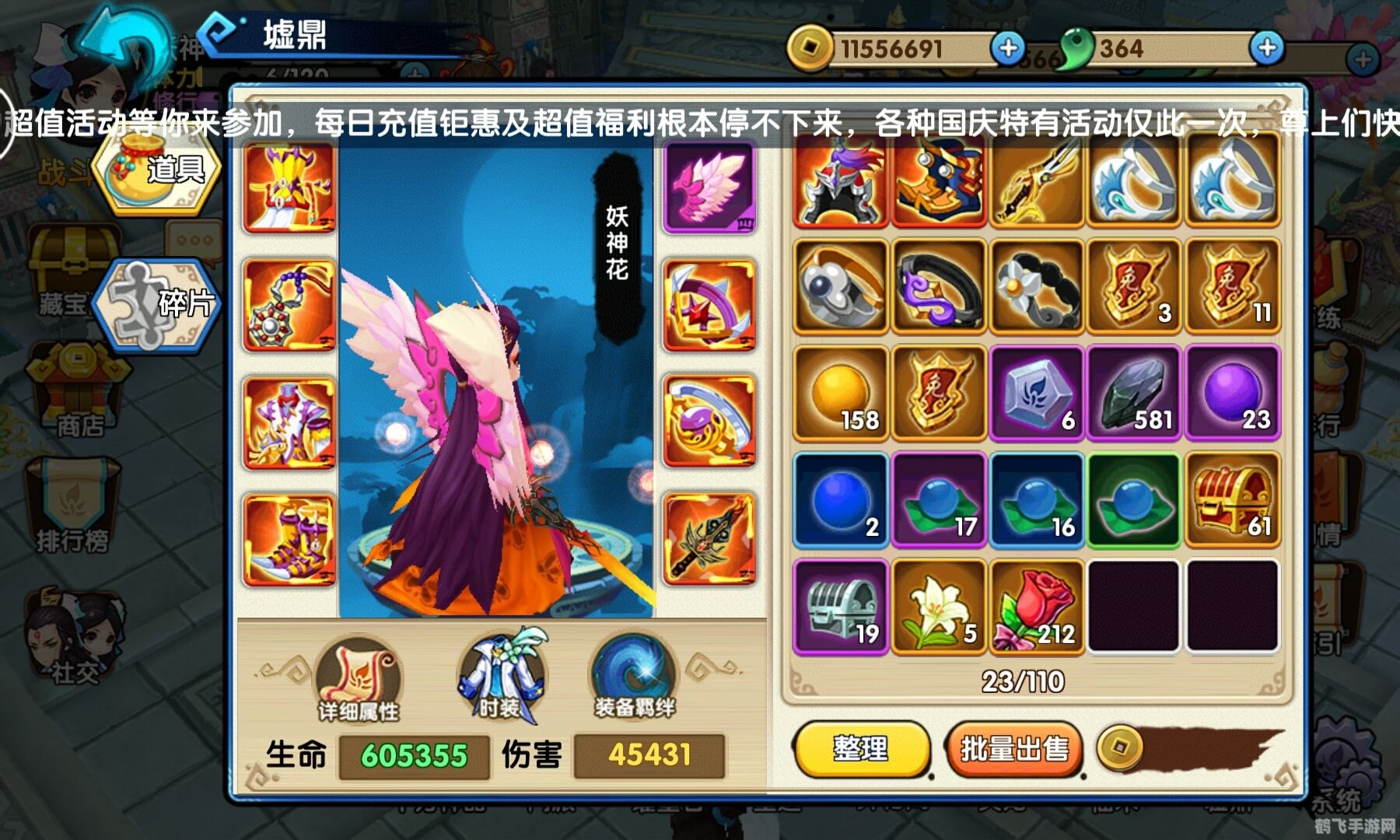Click the plus to add gold coins
1400x840 pixels.
tap(1010, 49)
